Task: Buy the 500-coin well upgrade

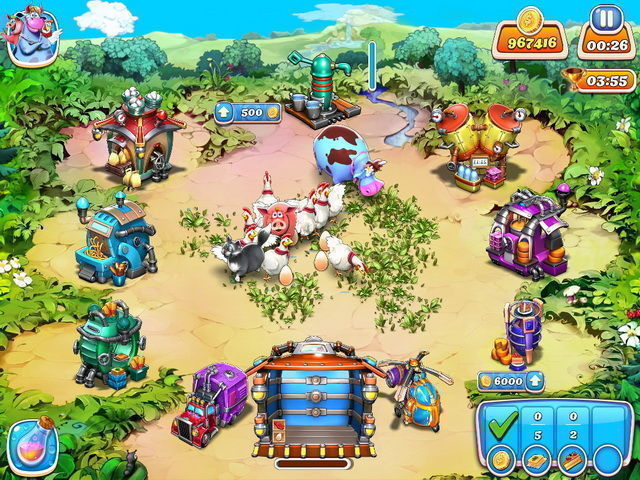Action: [248, 113]
